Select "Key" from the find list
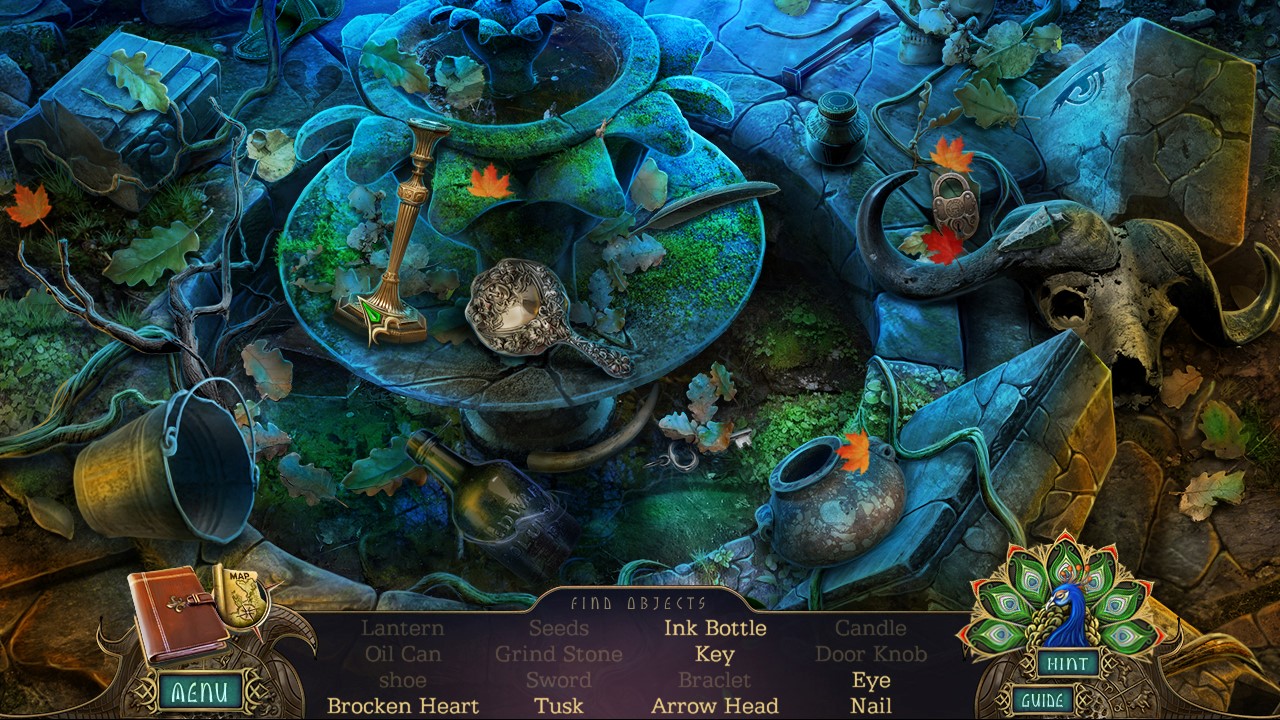 pyautogui.click(x=717, y=654)
